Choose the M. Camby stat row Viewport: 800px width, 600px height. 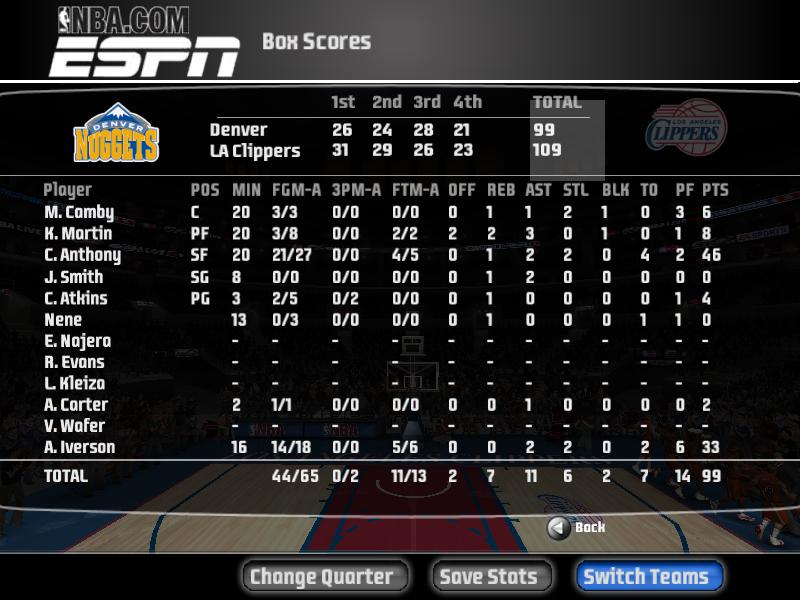79,212
